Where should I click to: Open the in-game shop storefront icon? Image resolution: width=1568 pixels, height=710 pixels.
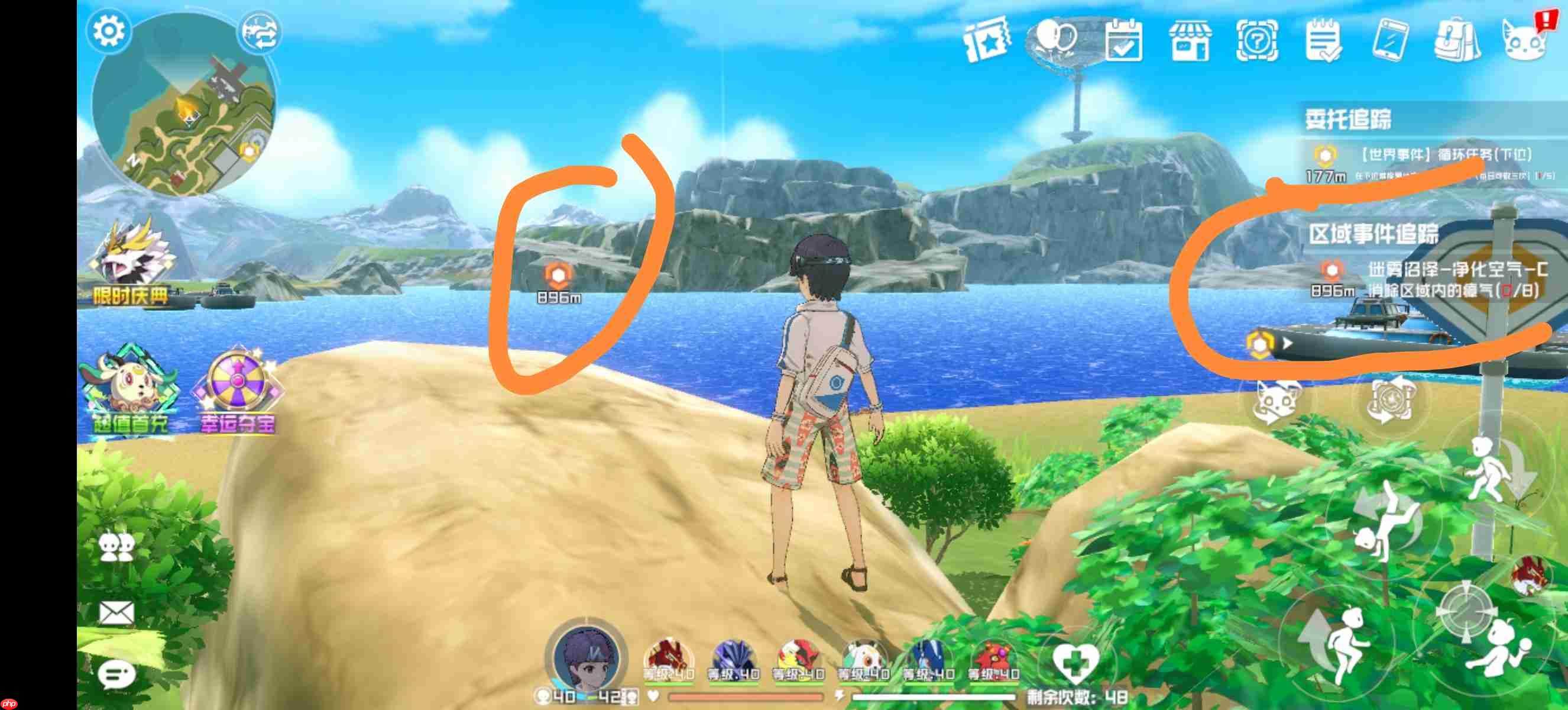click(x=1191, y=40)
